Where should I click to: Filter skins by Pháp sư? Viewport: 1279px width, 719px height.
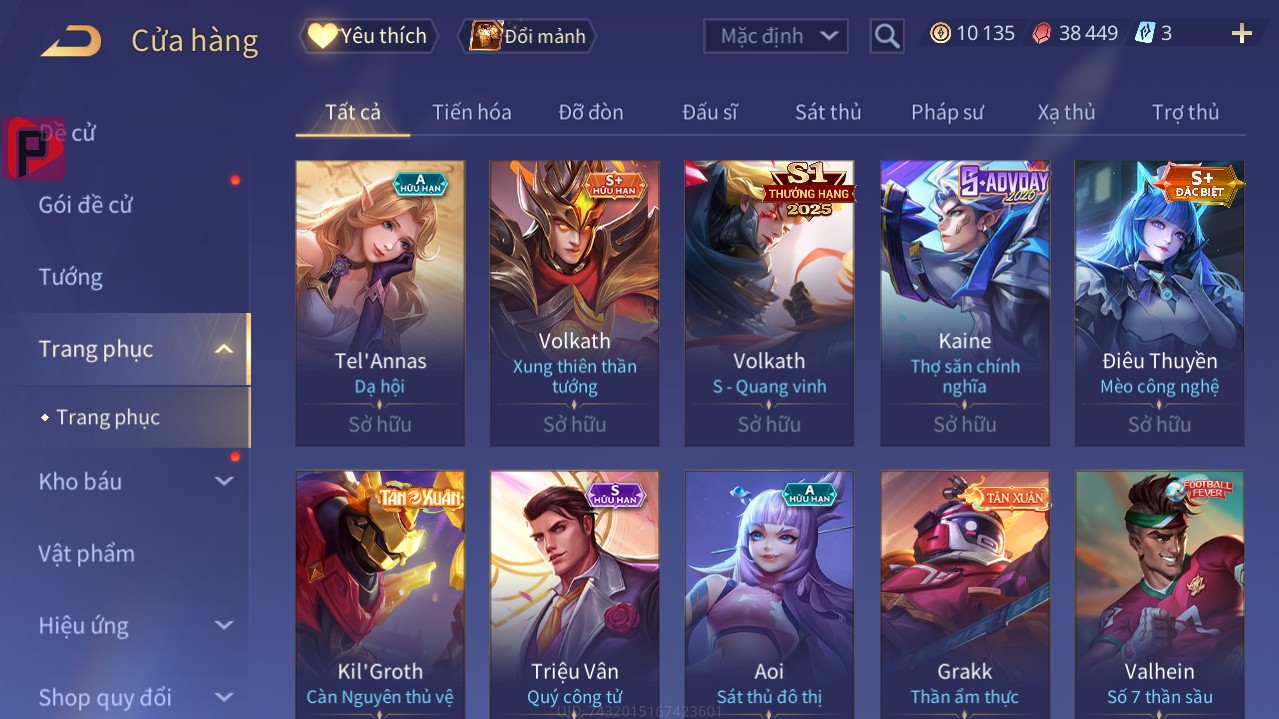[x=947, y=112]
